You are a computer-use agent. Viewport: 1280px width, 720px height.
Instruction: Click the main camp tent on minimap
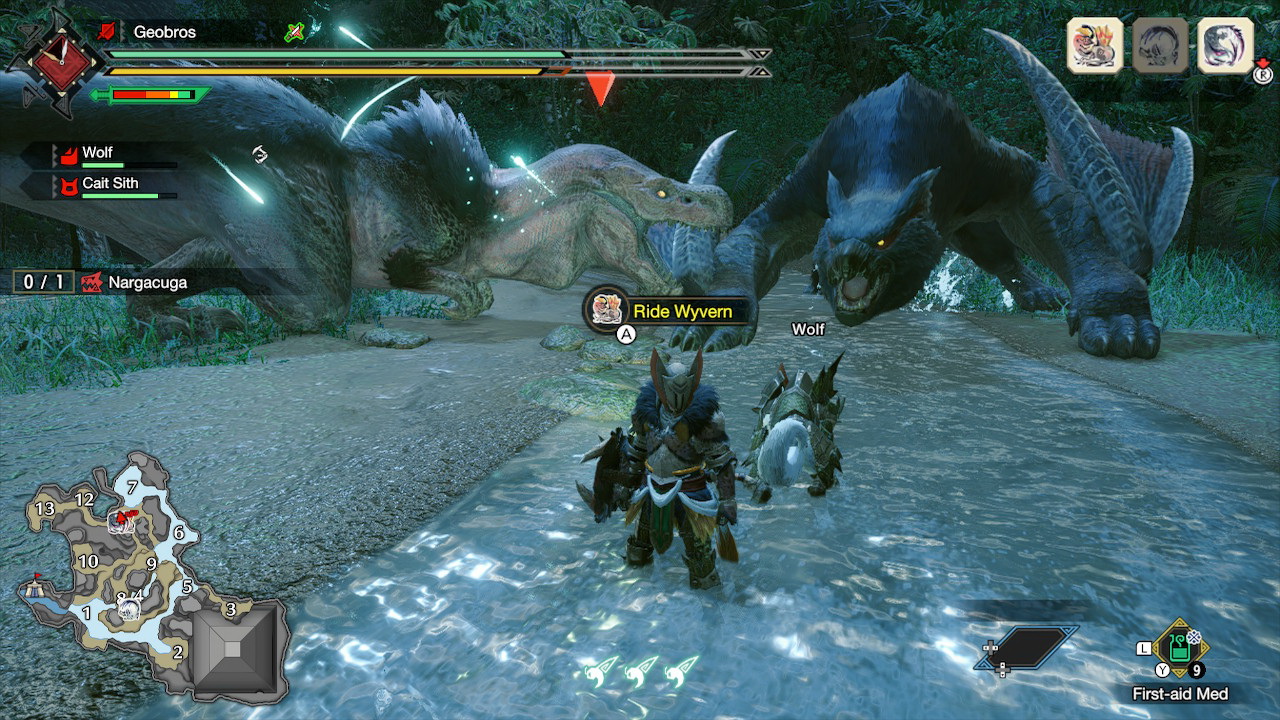pyautogui.click(x=37, y=589)
